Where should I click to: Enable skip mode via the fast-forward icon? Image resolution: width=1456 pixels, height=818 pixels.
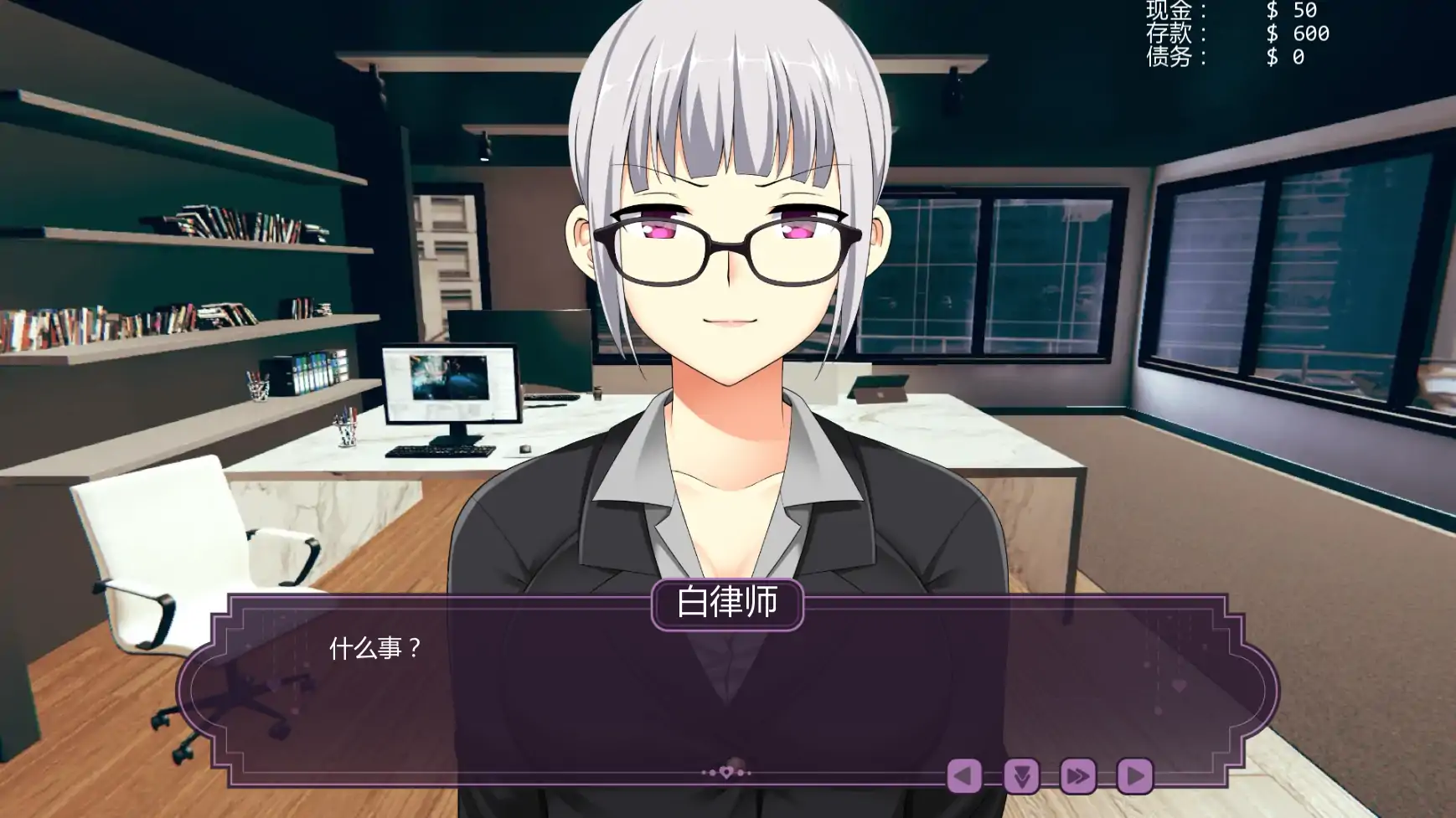click(x=1080, y=778)
